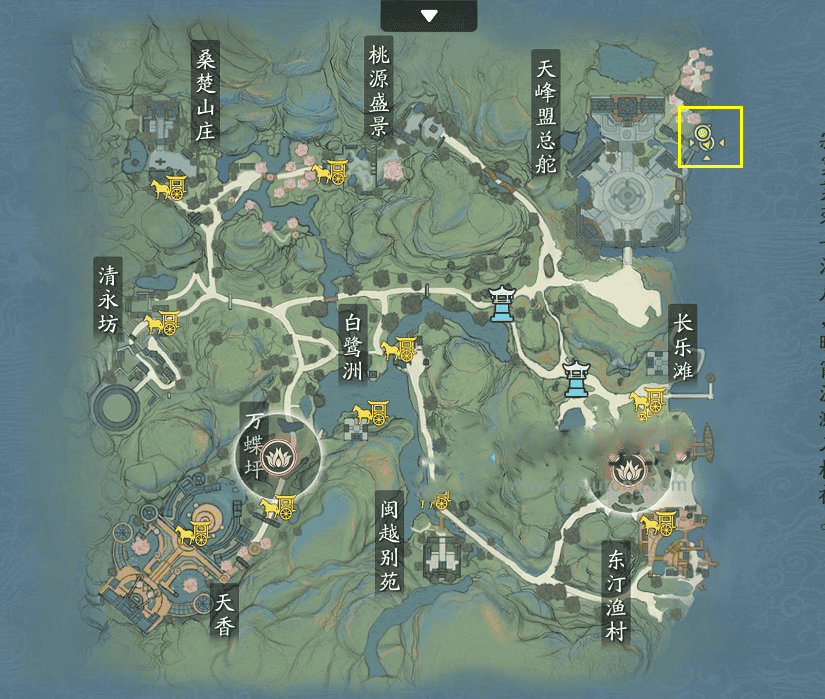Select the 天峰盟总舵 location label
The image size is (825, 699).
coord(545,112)
